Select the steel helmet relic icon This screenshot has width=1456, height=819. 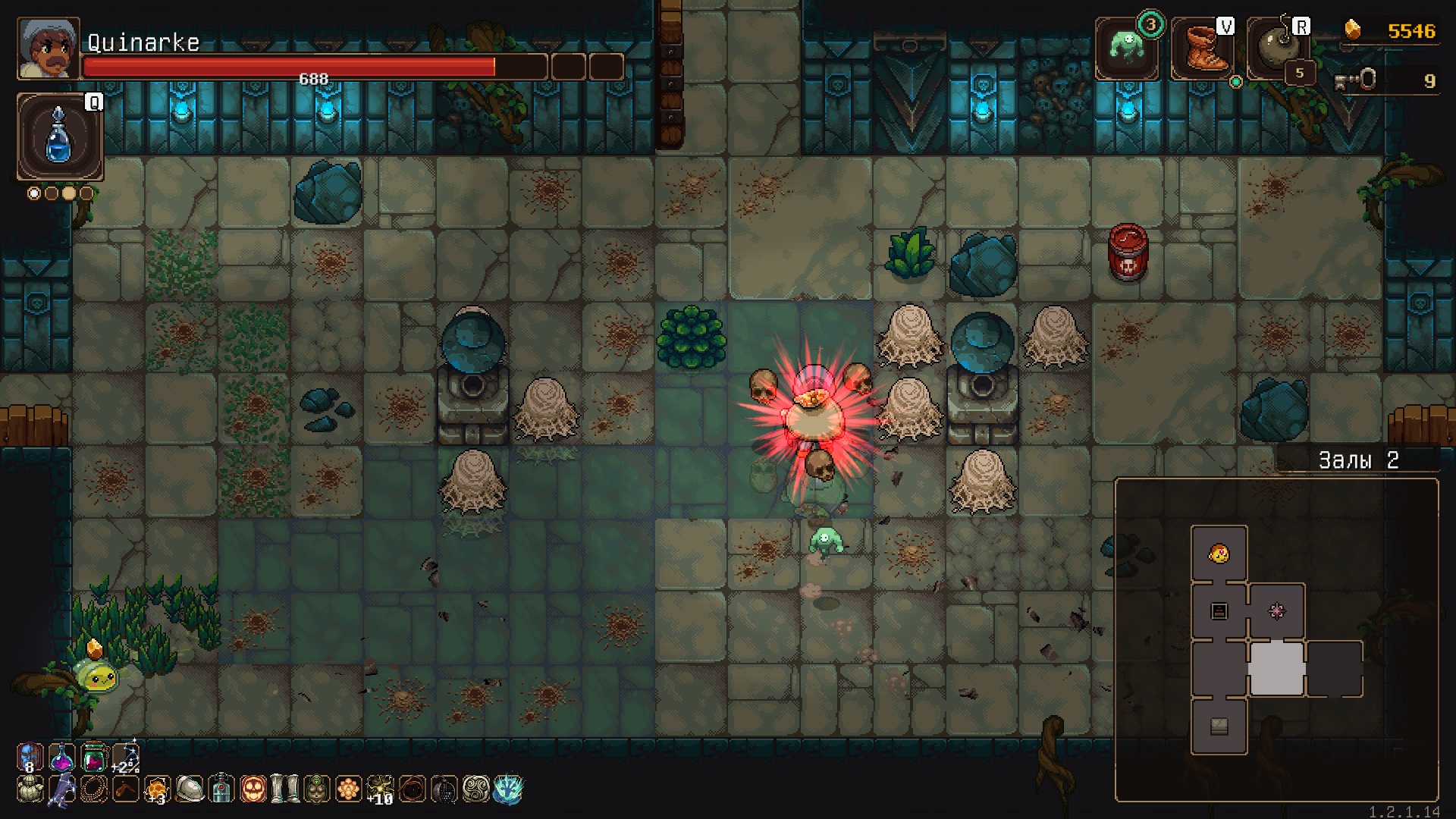tap(190, 789)
